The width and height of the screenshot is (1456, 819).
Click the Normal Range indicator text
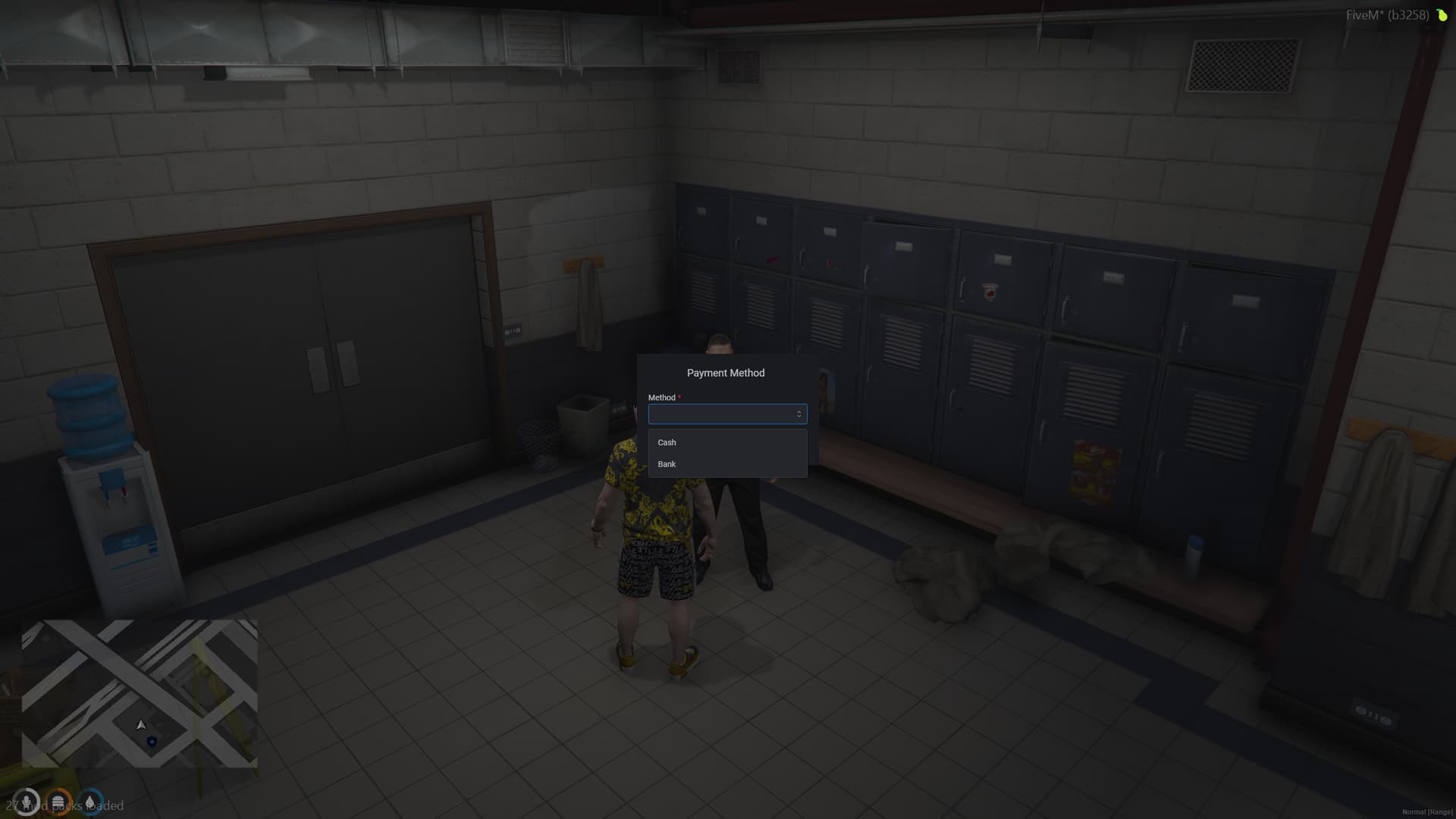pyautogui.click(x=1427, y=811)
